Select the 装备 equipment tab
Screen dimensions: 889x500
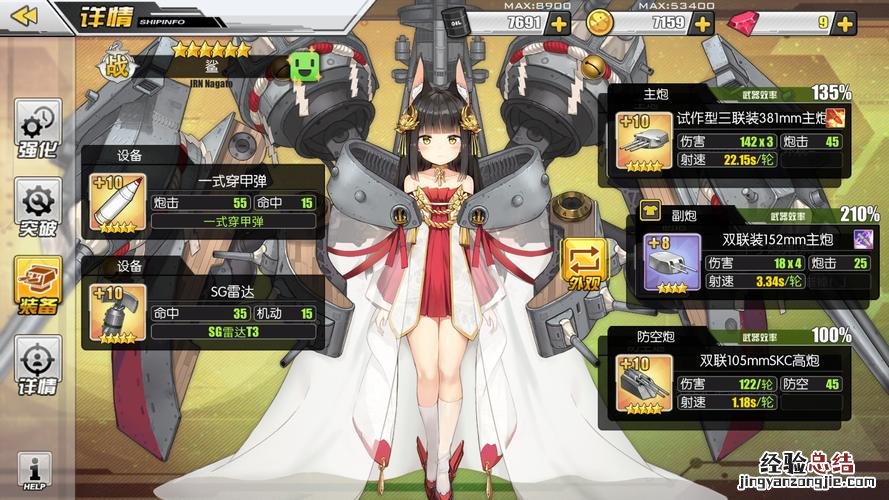pos(38,285)
